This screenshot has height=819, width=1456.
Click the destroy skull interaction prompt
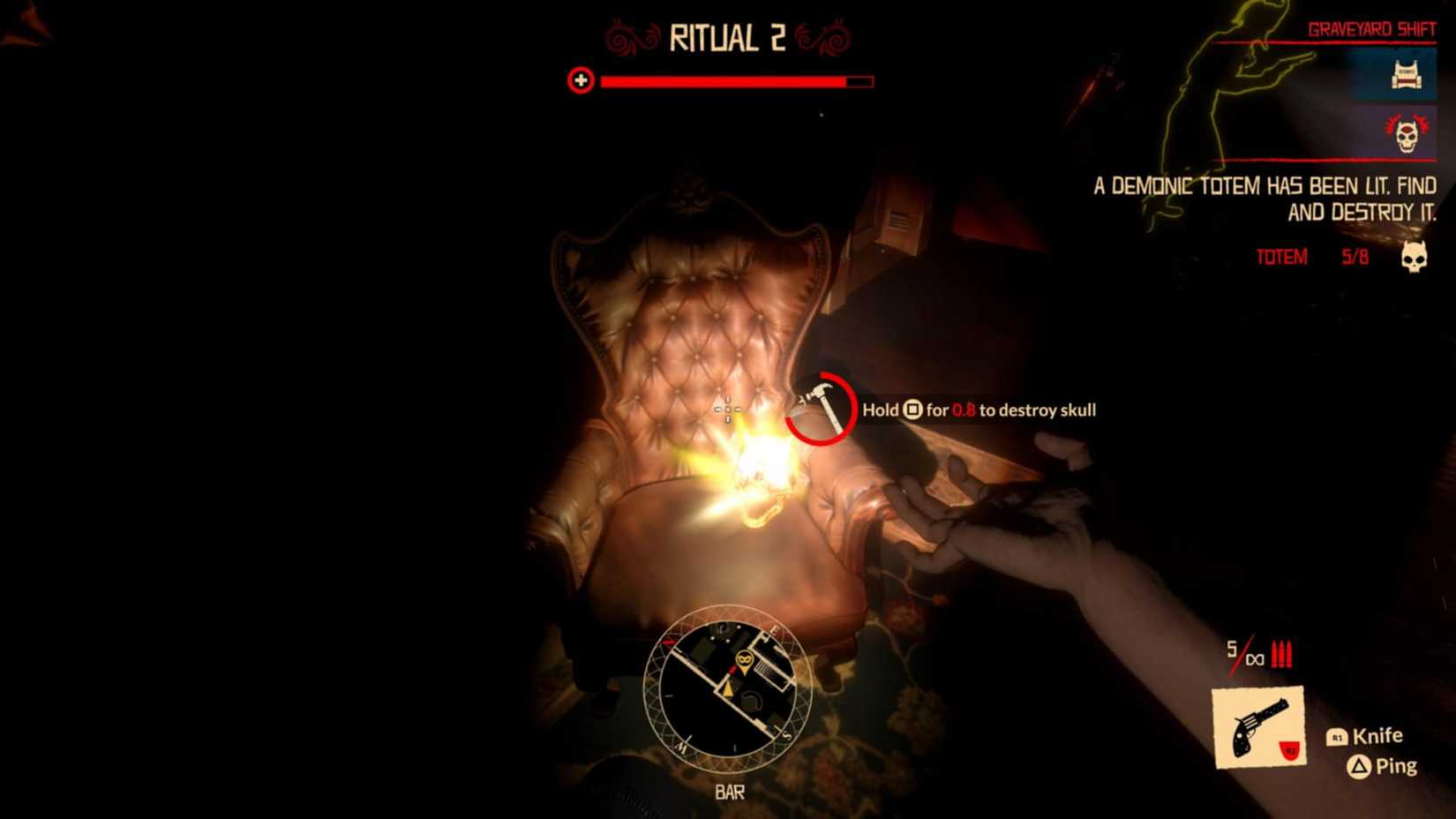tap(978, 409)
